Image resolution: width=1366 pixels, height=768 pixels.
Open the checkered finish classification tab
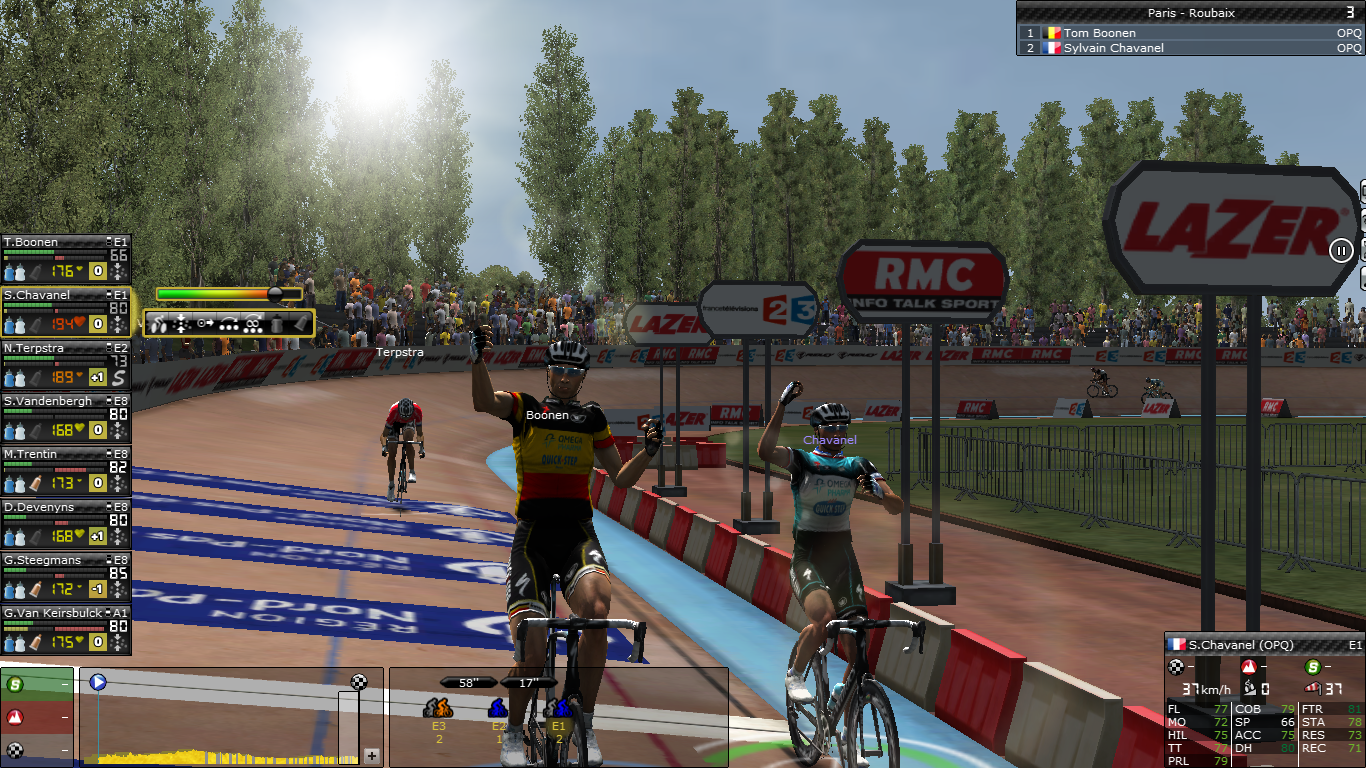pos(36,749)
